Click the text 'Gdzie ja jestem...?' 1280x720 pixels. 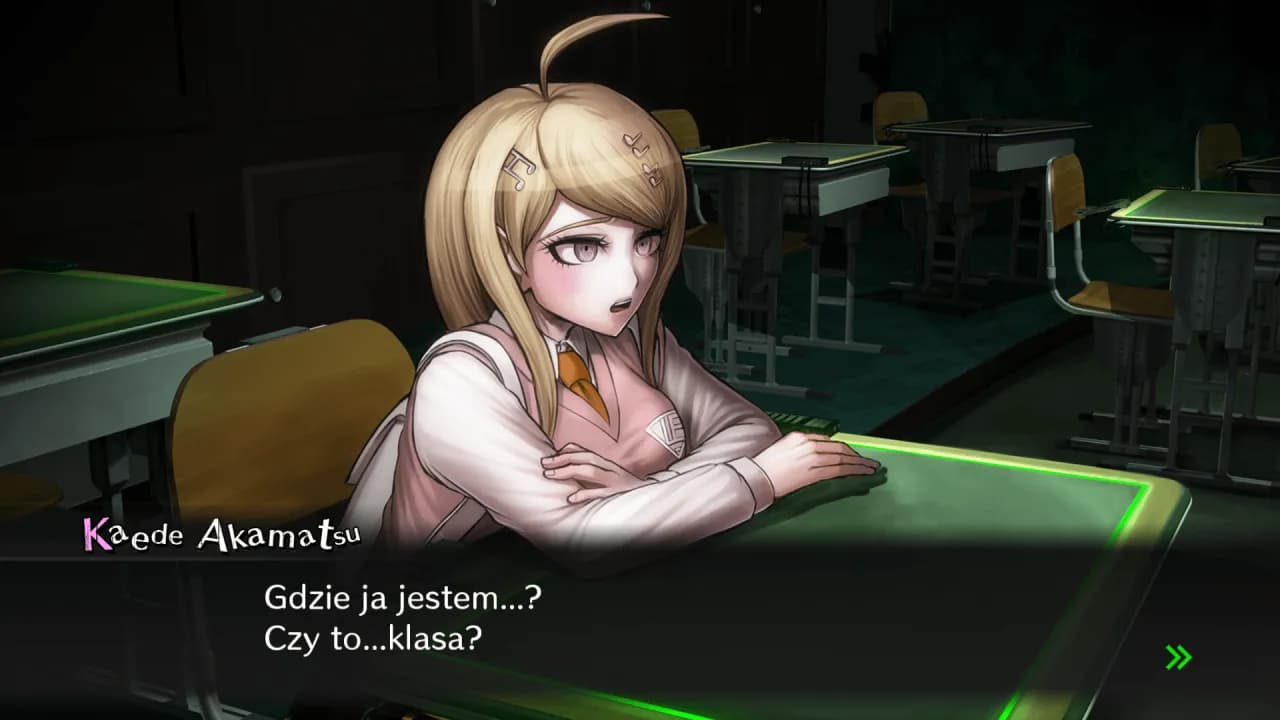tap(405, 598)
